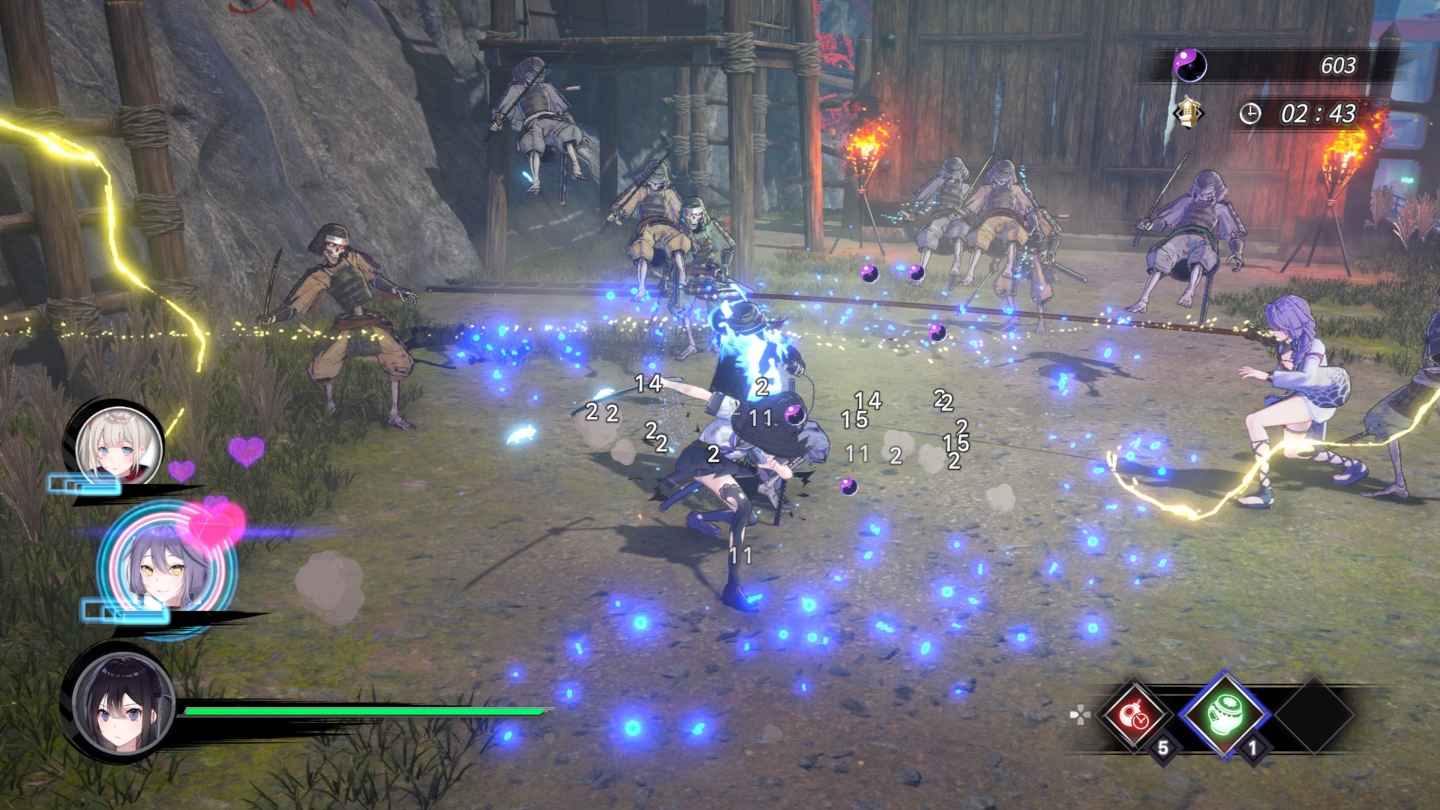Select the red timed bomb item slot
The height and width of the screenshot is (810, 1440).
pos(1134,716)
